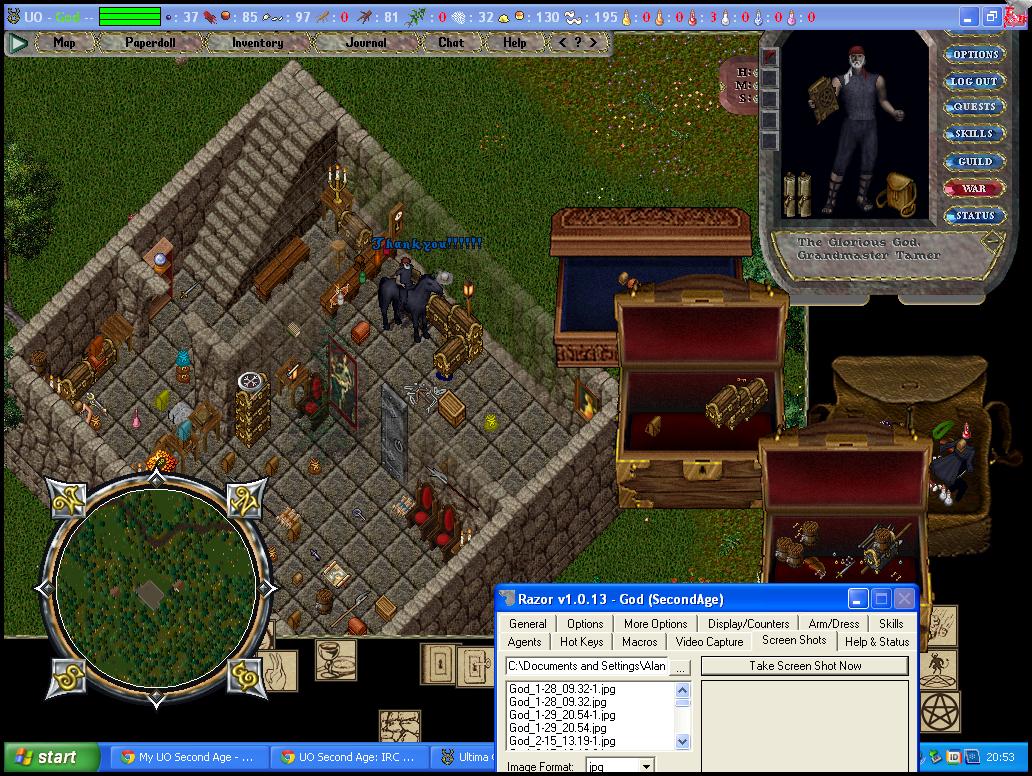This screenshot has height=776, width=1032.
Task: Click the circular radar minimap
Action: pyautogui.click(x=154, y=590)
